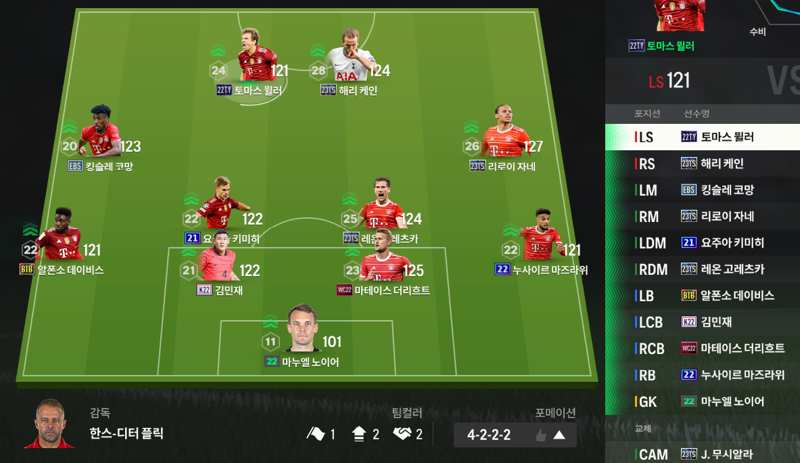The height and width of the screenshot is (463, 800).
Task: Select the LCB 김민재 list row
Action: [702, 322]
